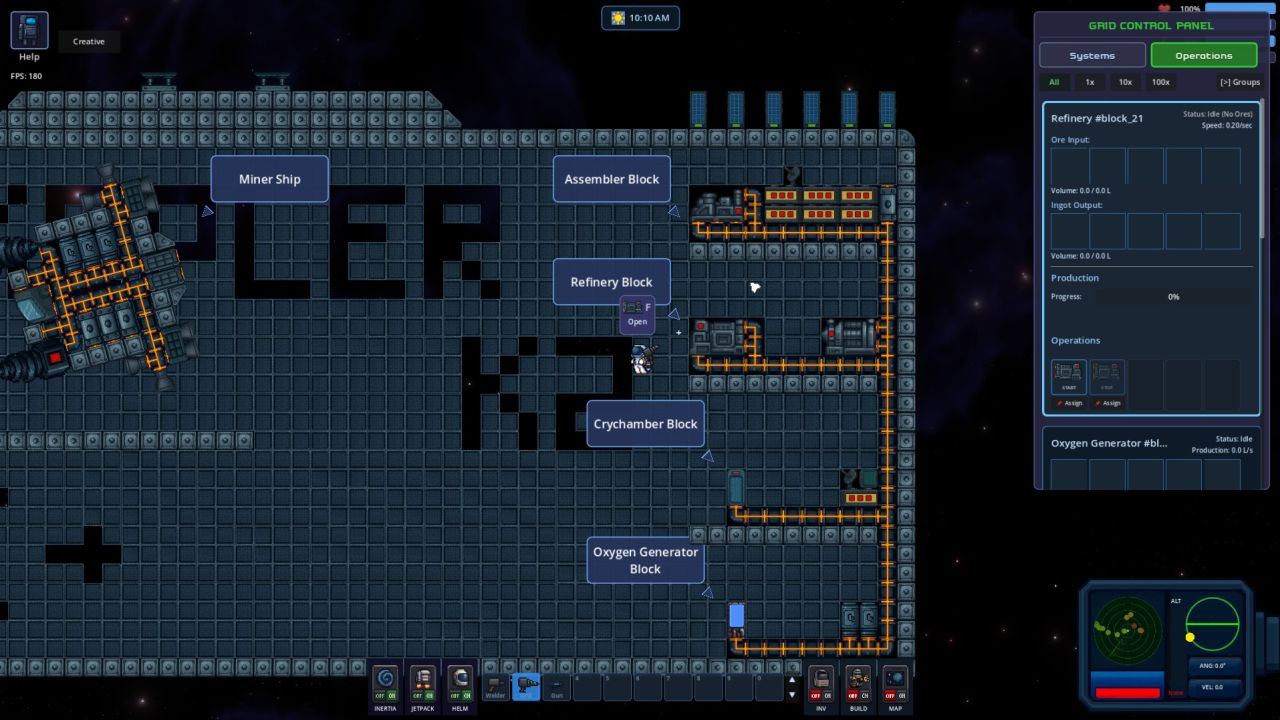Click the START operation icon in Refinery panel

[1068, 375]
